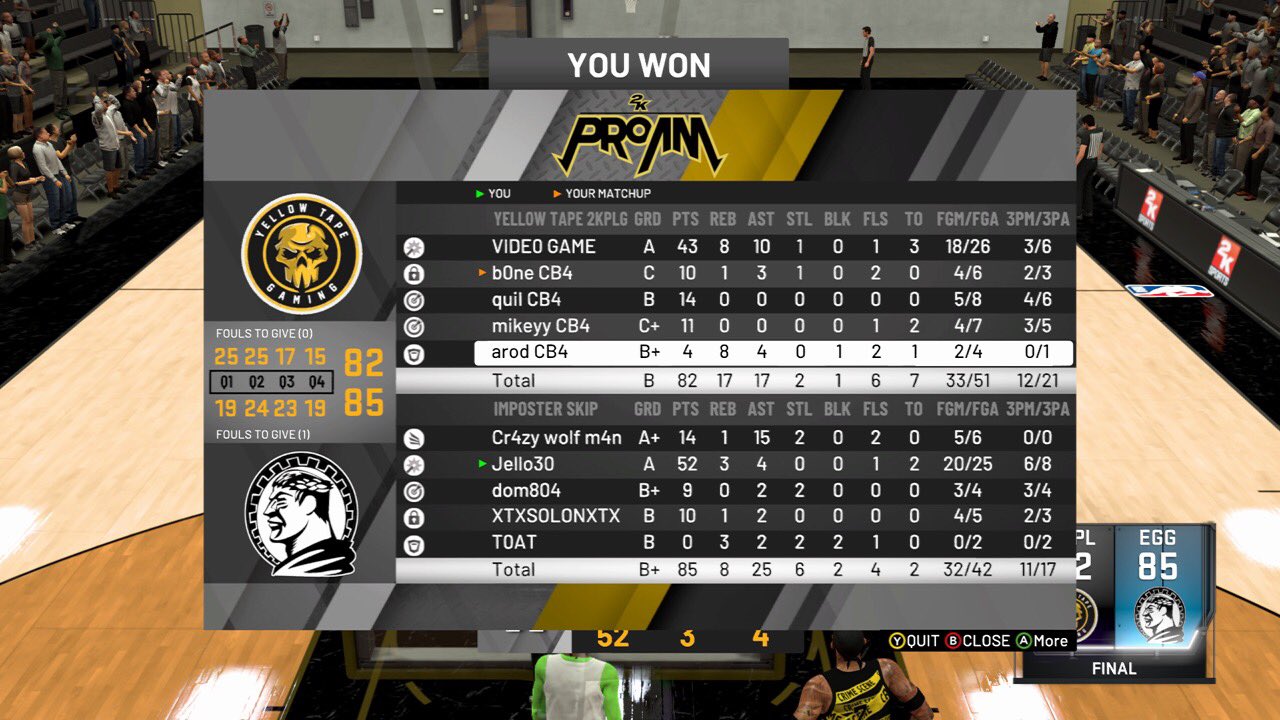
Task: Select the target badge icon beside quil CB4
Action: pos(413,300)
